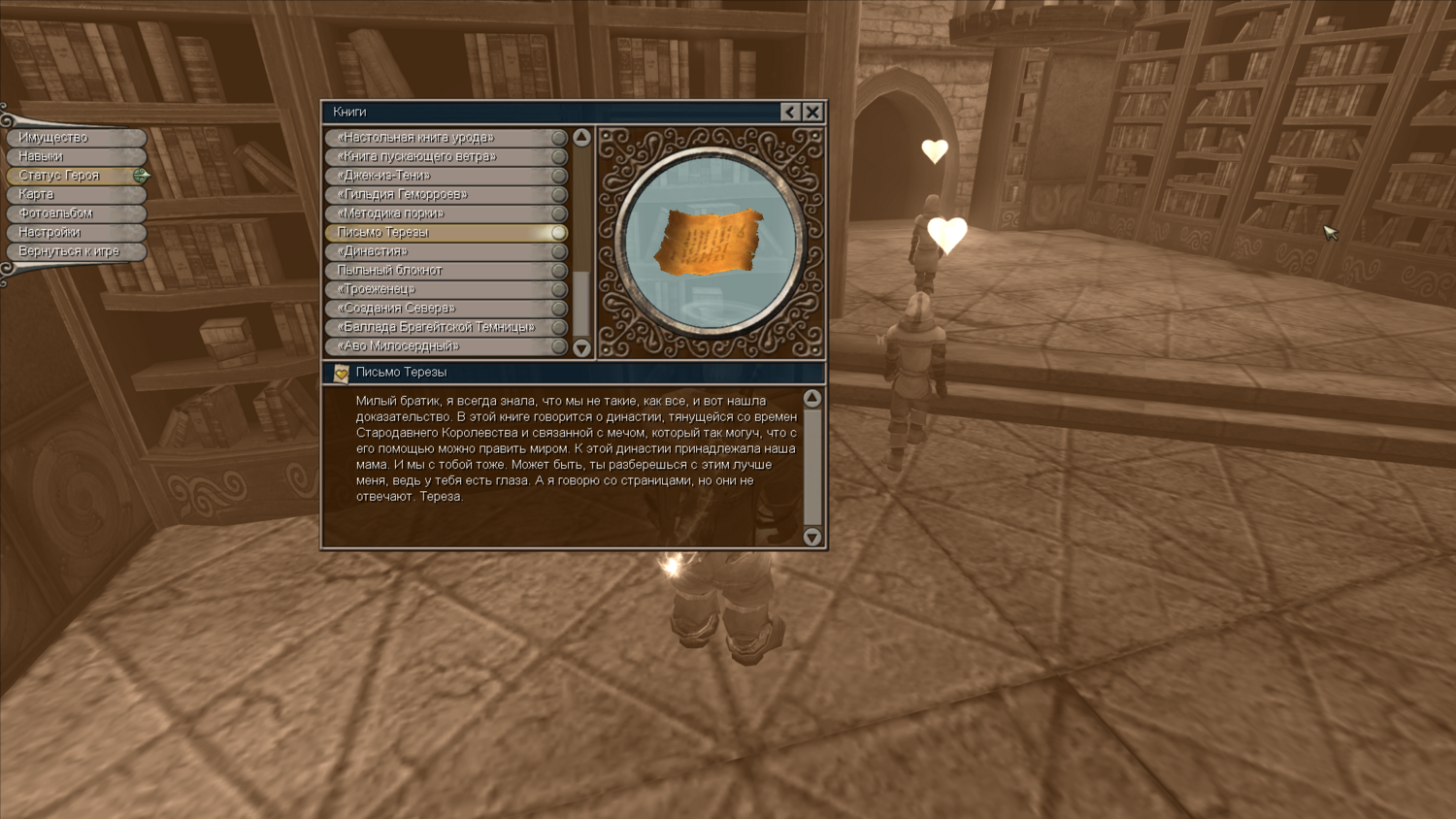Close the Книги window
Viewport: 1456px width, 819px height.
click(x=812, y=112)
